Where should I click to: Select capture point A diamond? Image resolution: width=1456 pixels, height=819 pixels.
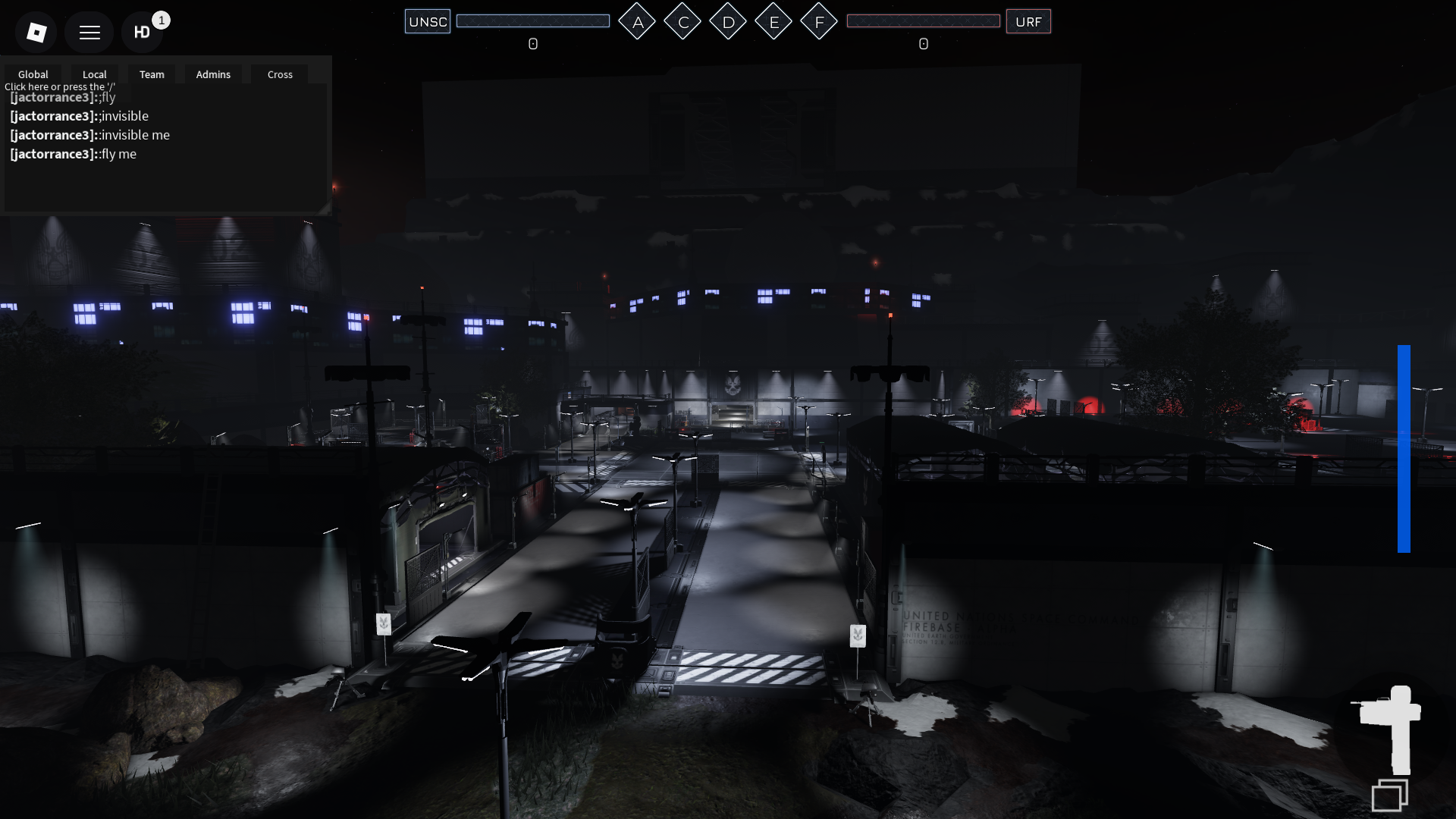pyautogui.click(x=637, y=22)
